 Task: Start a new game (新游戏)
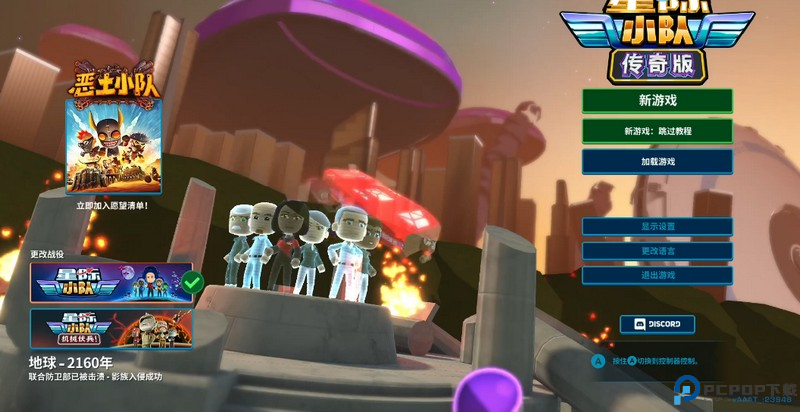tap(657, 101)
